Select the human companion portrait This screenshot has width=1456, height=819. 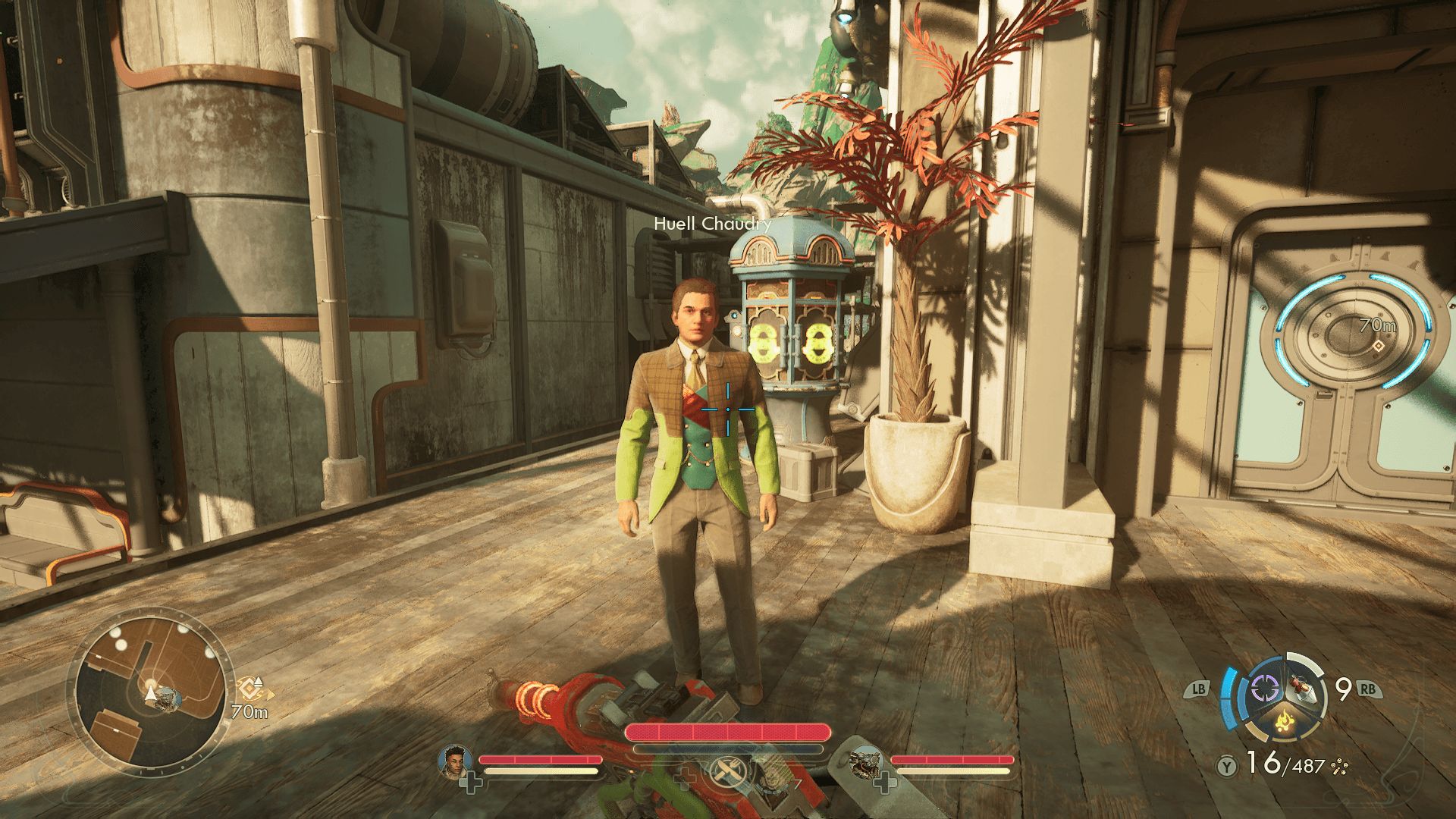[x=455, y=761]
